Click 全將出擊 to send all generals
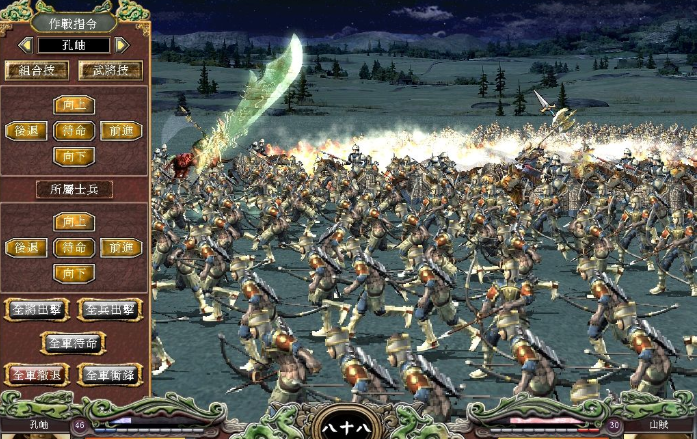The image size is (697, 439). [37, 309]
